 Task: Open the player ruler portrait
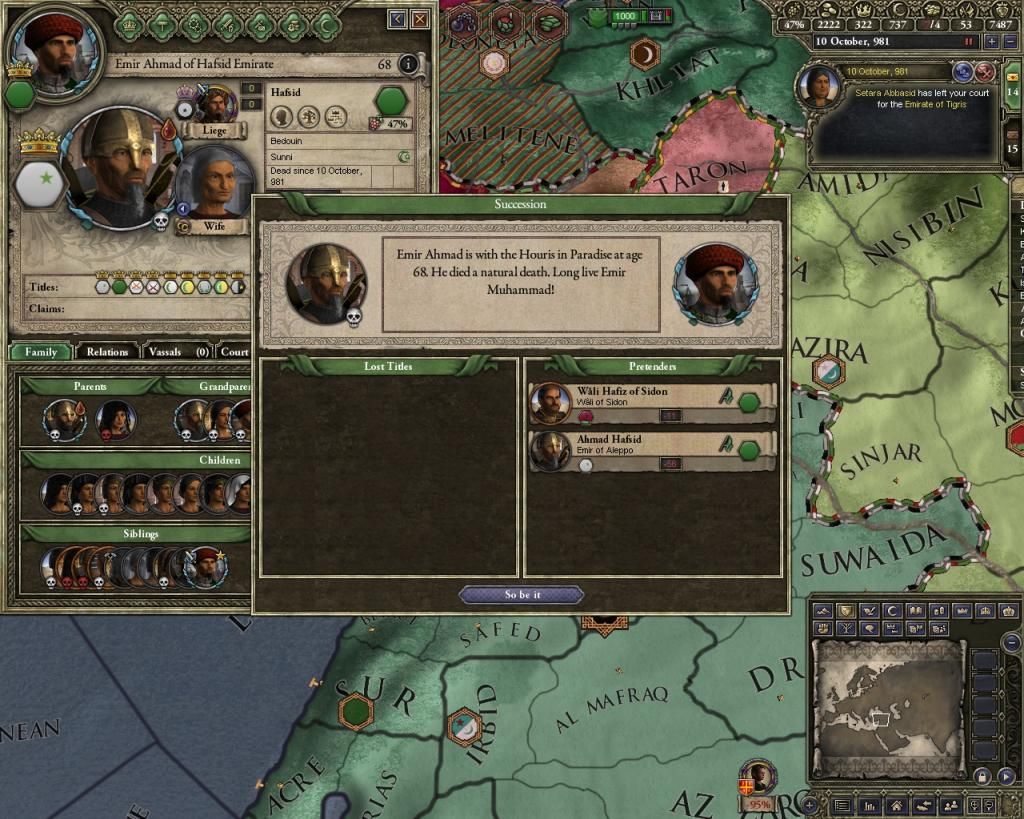(54, 46)
